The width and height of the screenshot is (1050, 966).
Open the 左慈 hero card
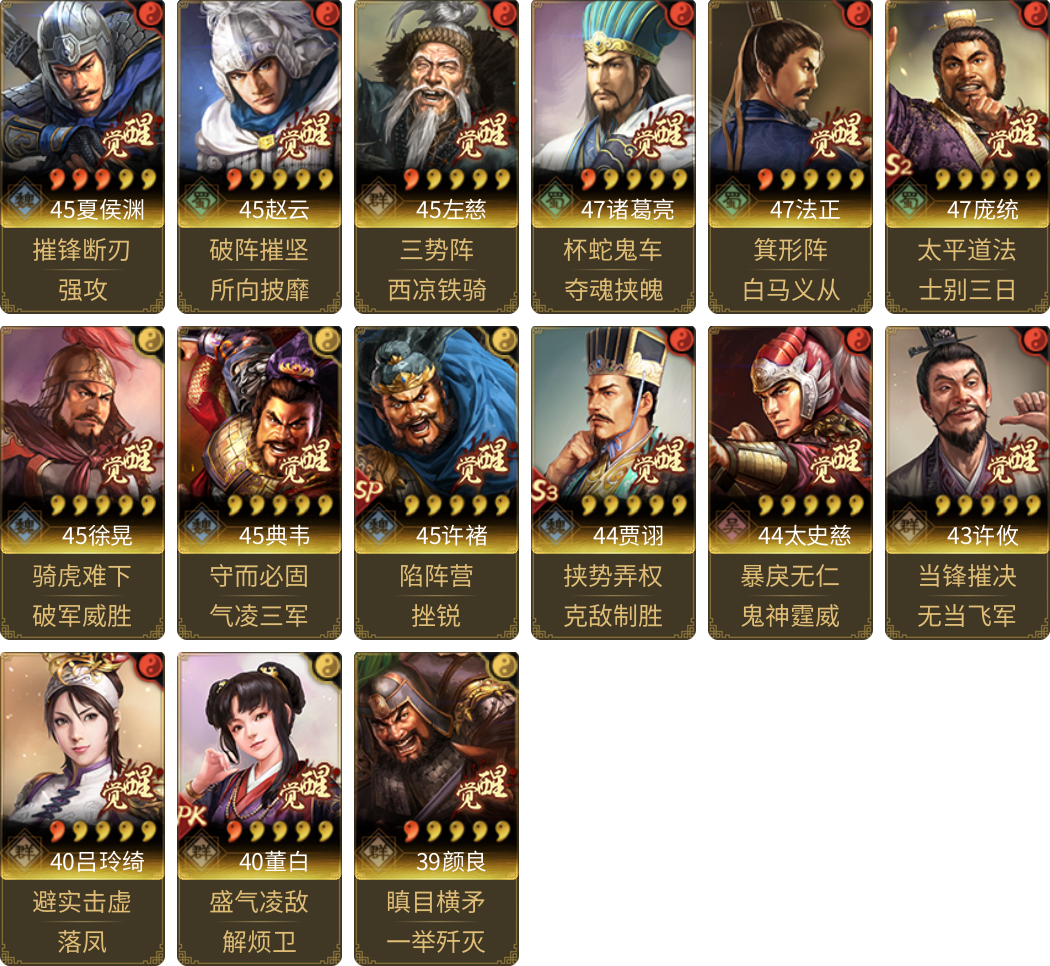(x=436, y=110)
